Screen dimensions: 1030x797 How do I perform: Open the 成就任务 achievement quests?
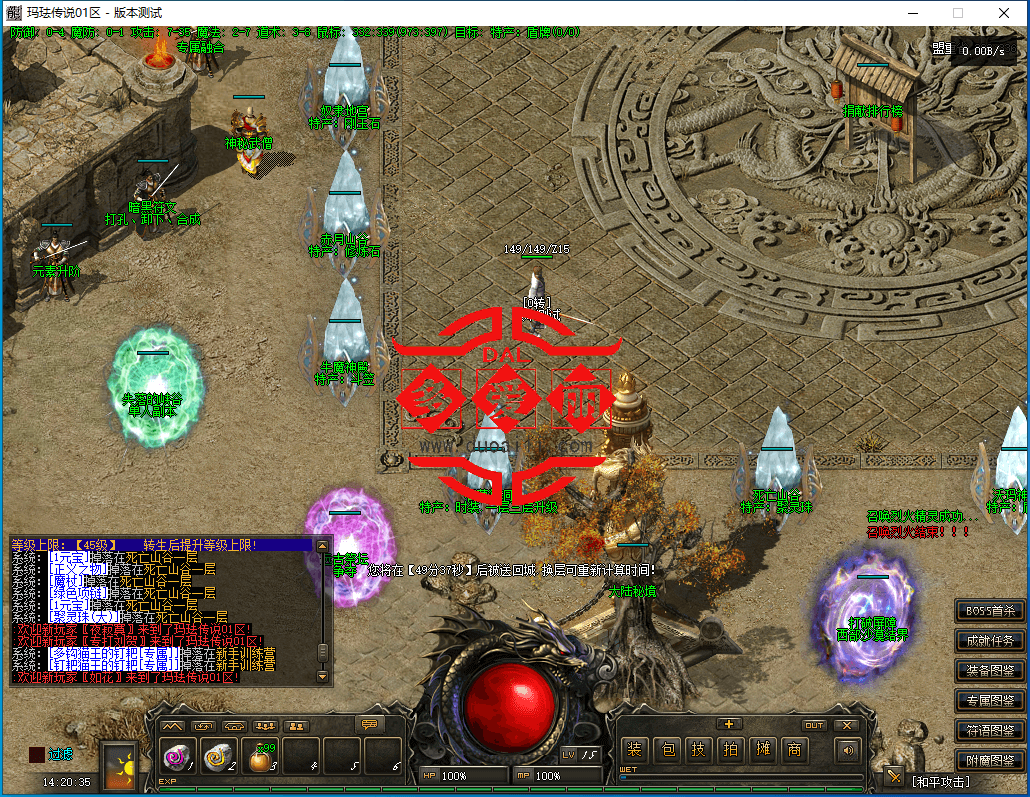click(x=989, y=640)
